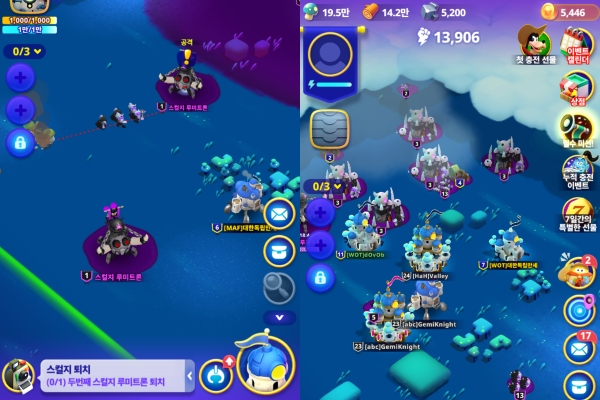The height and width of the screenshot is (400, 600).
Task: Open the 스컬지 퇴치 quest tracker
Action: click(110, 374)
